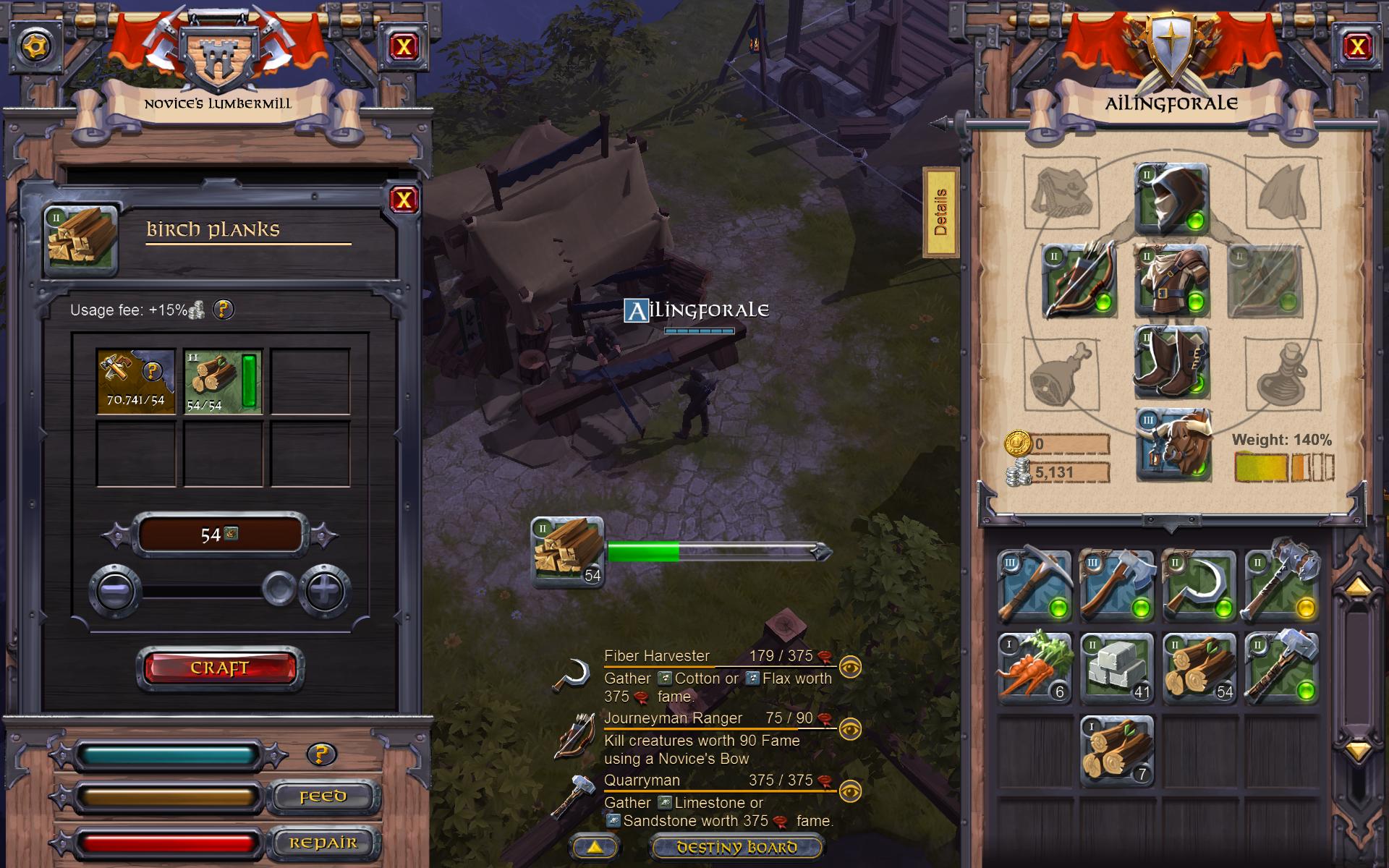Select the woodcutting axe in the inventory
Image resolution: width=1389 pixels, height=868 pixels.
point(1118,586)
